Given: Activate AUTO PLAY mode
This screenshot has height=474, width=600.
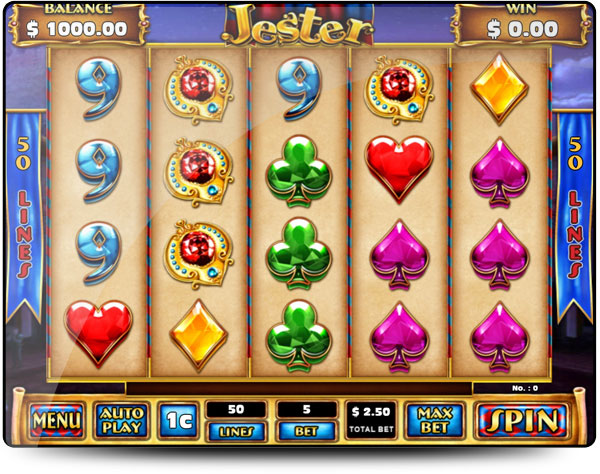Looking at the screenshot, I should tap(120, 420).
